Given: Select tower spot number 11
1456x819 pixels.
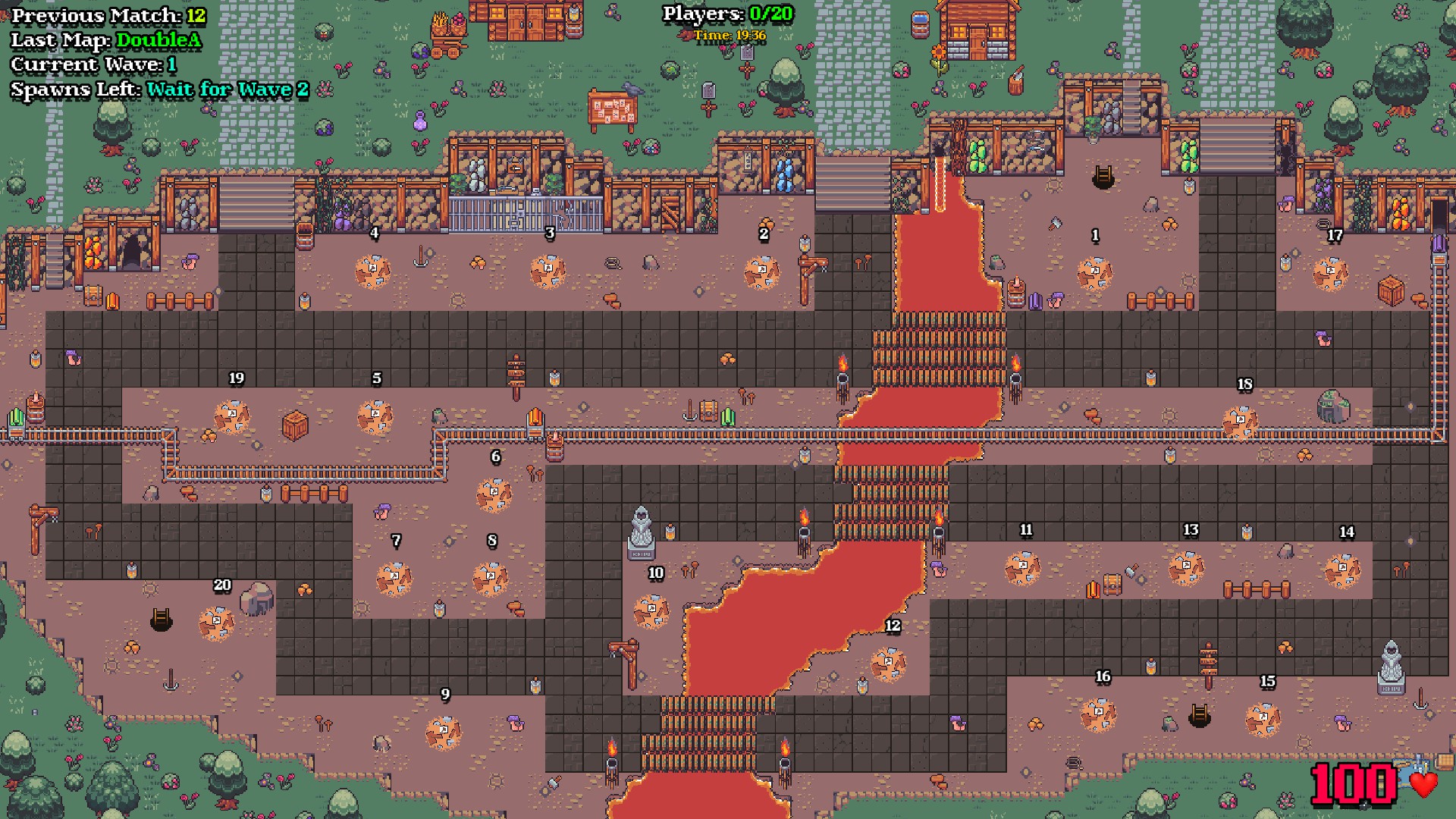Looking at the screenshot, I should (x=1022, y=569).
